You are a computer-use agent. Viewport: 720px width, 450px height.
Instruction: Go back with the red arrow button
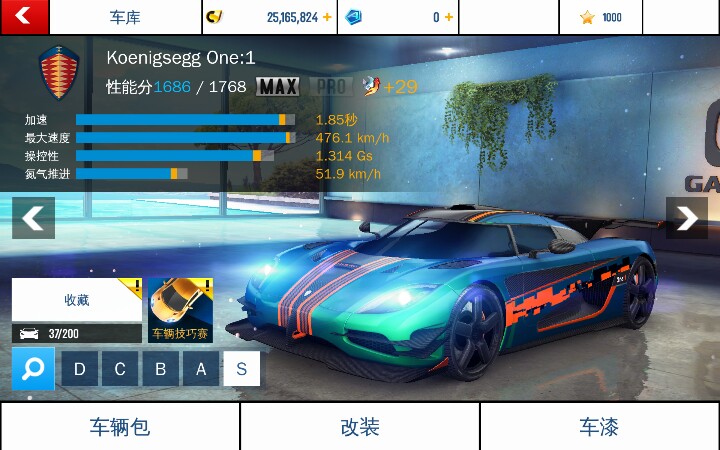tap(23, 16)
